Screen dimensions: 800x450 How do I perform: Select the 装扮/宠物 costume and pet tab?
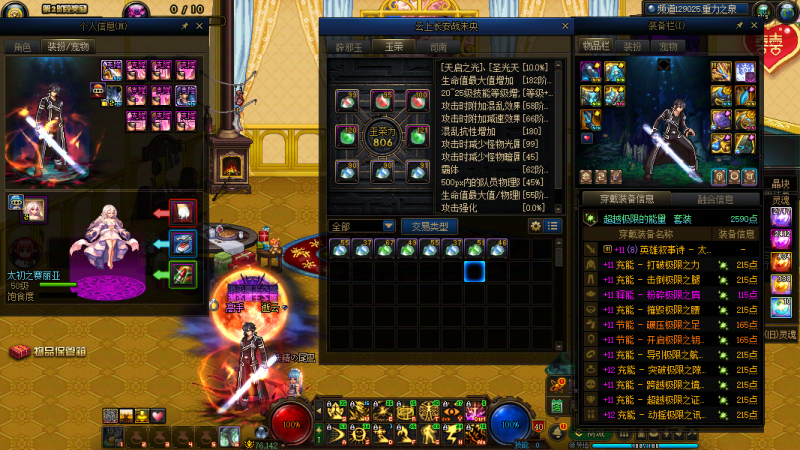[67, 46]
